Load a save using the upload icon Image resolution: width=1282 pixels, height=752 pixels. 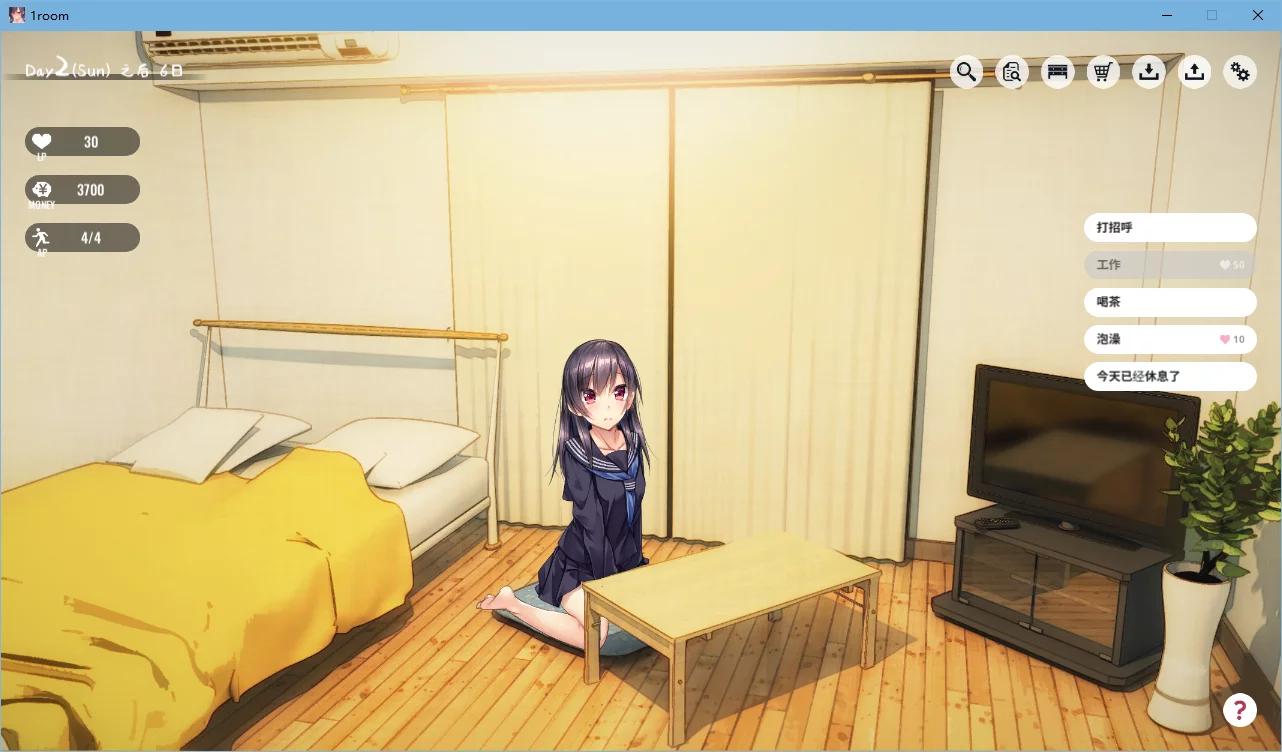coord(1194,71)
